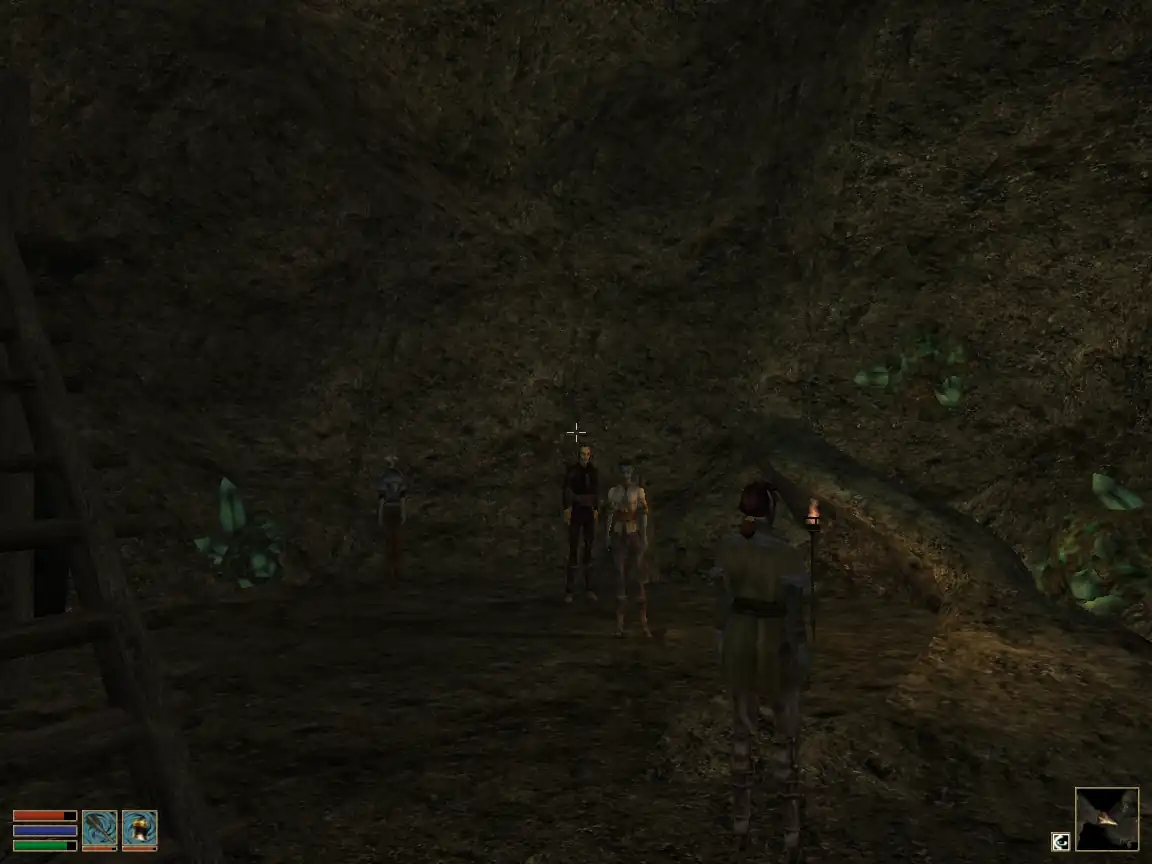Open the minimap in the corner
1152x864 pixels.
tap(1106, 819)
